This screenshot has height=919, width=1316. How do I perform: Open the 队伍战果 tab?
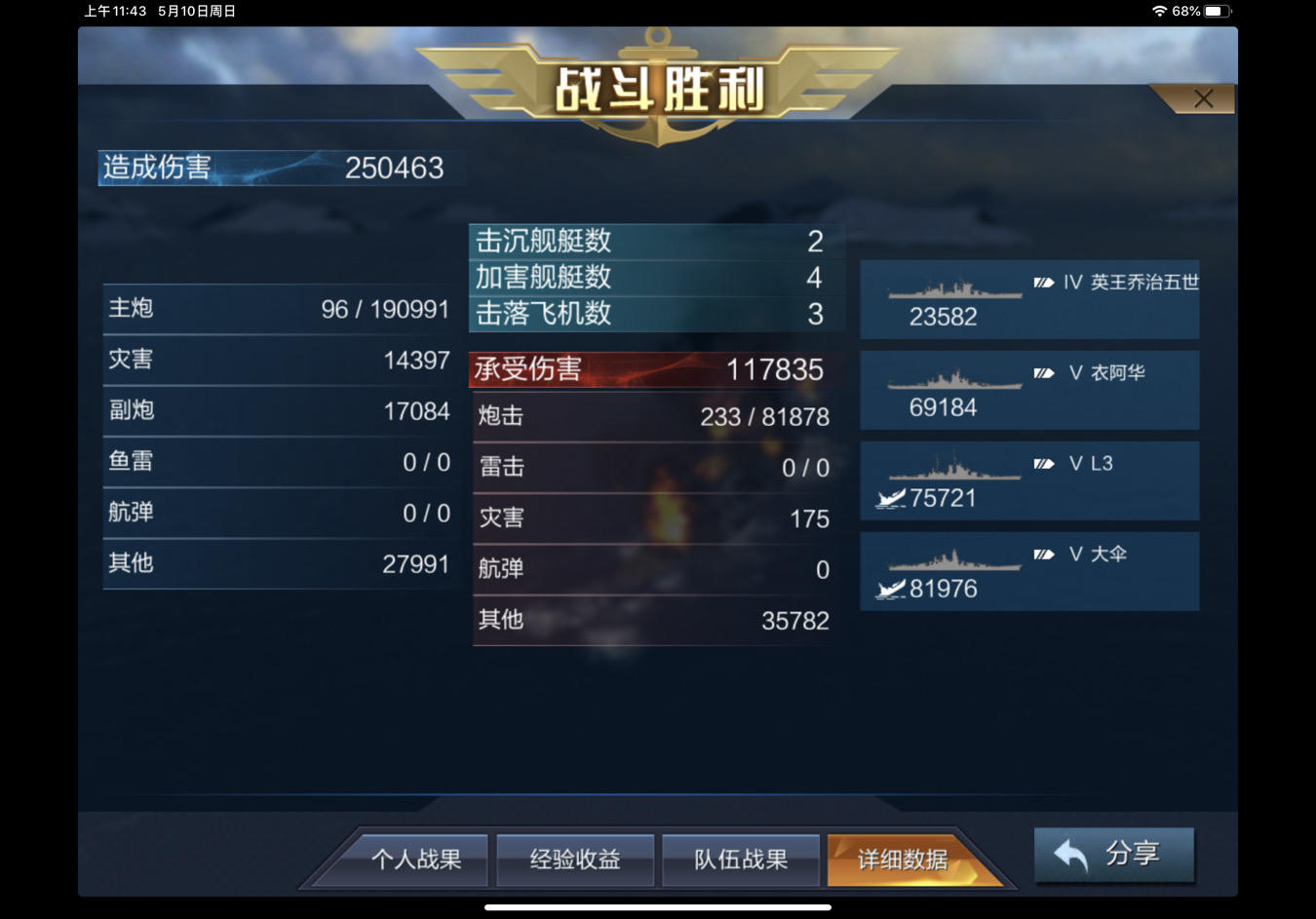pyautogui.click(x=741, y=859)
